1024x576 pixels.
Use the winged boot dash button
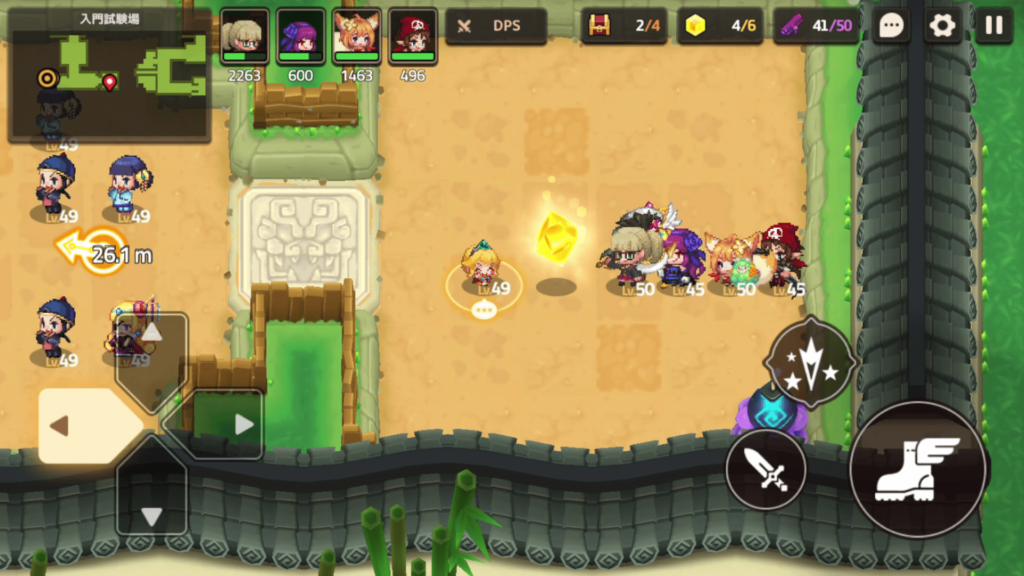pos(917,469)
